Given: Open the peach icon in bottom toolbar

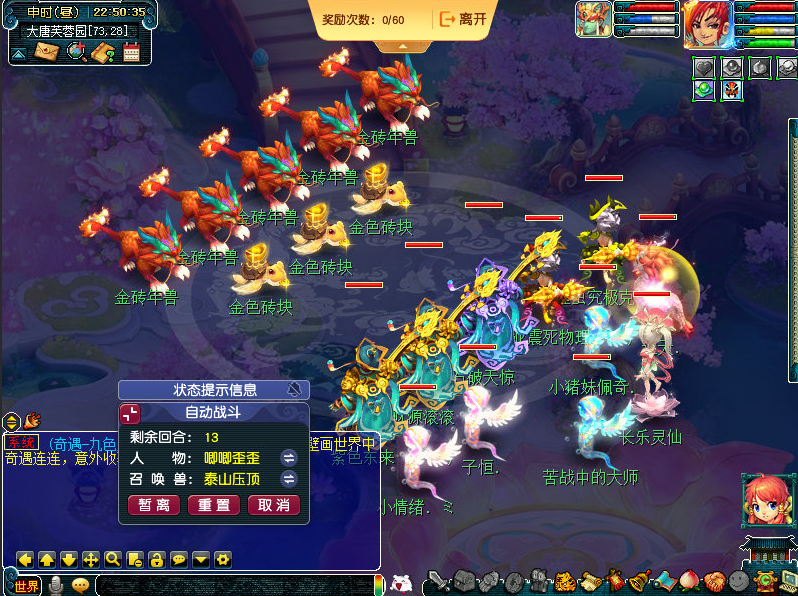Looking at the screenshot, I should [689, 581].
